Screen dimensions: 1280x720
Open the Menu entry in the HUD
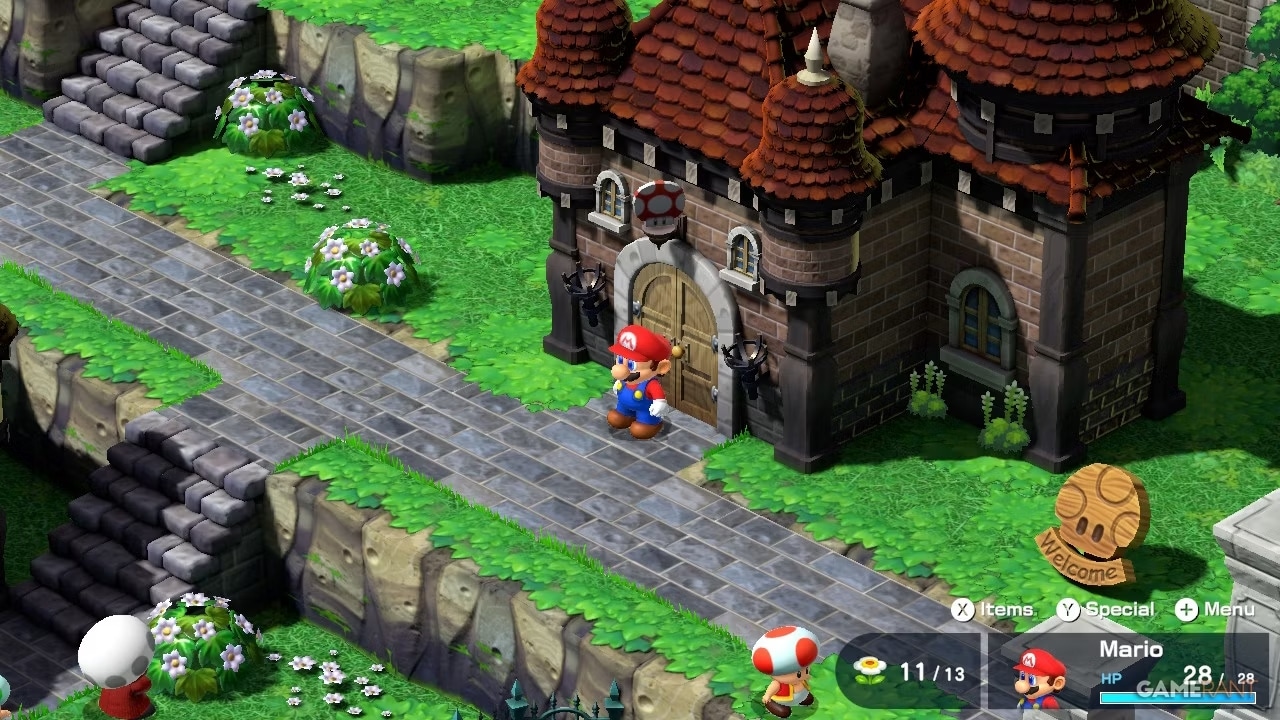click(1230, 608)
